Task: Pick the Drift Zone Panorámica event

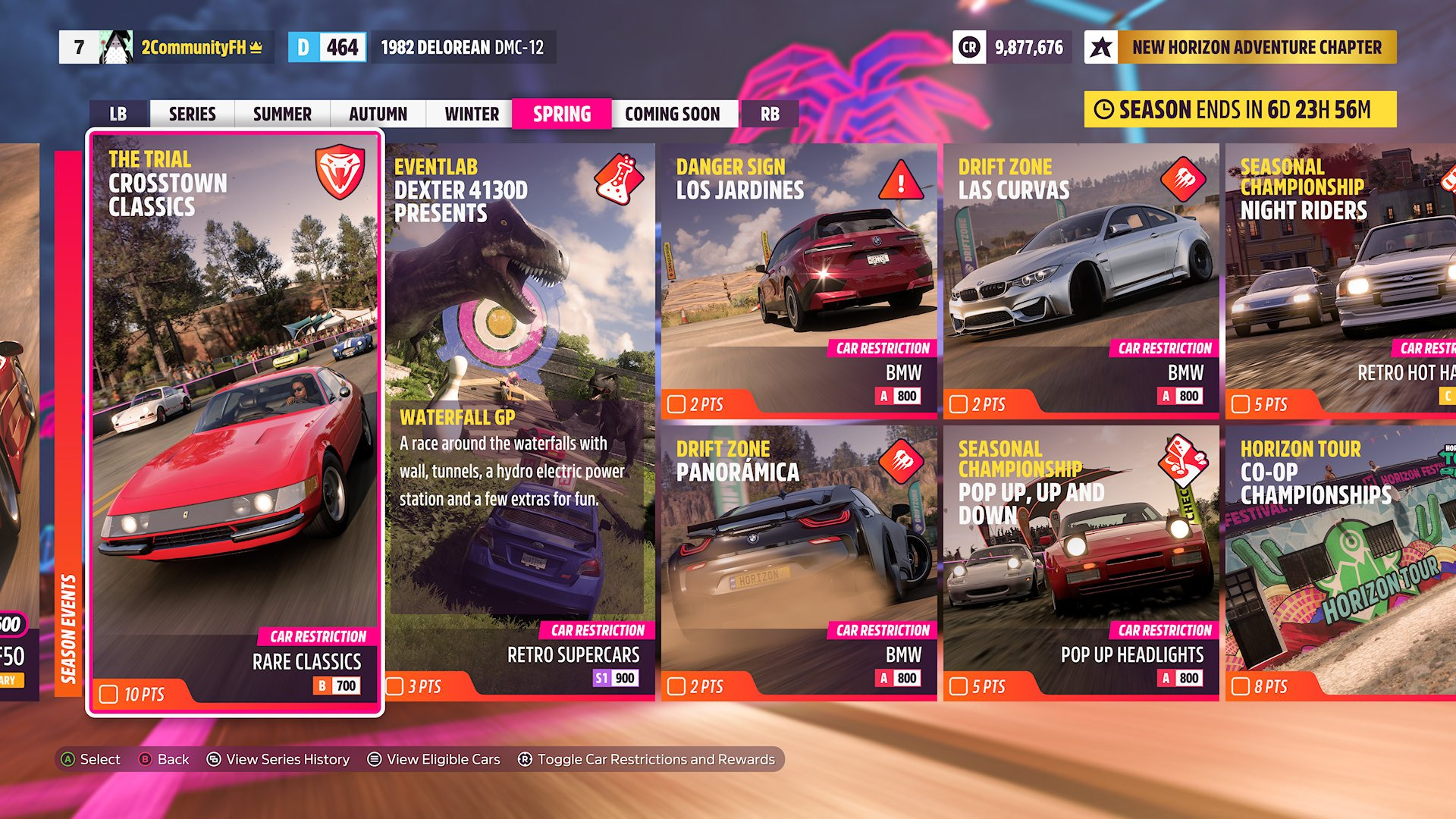Action: [x=799, y=562]
